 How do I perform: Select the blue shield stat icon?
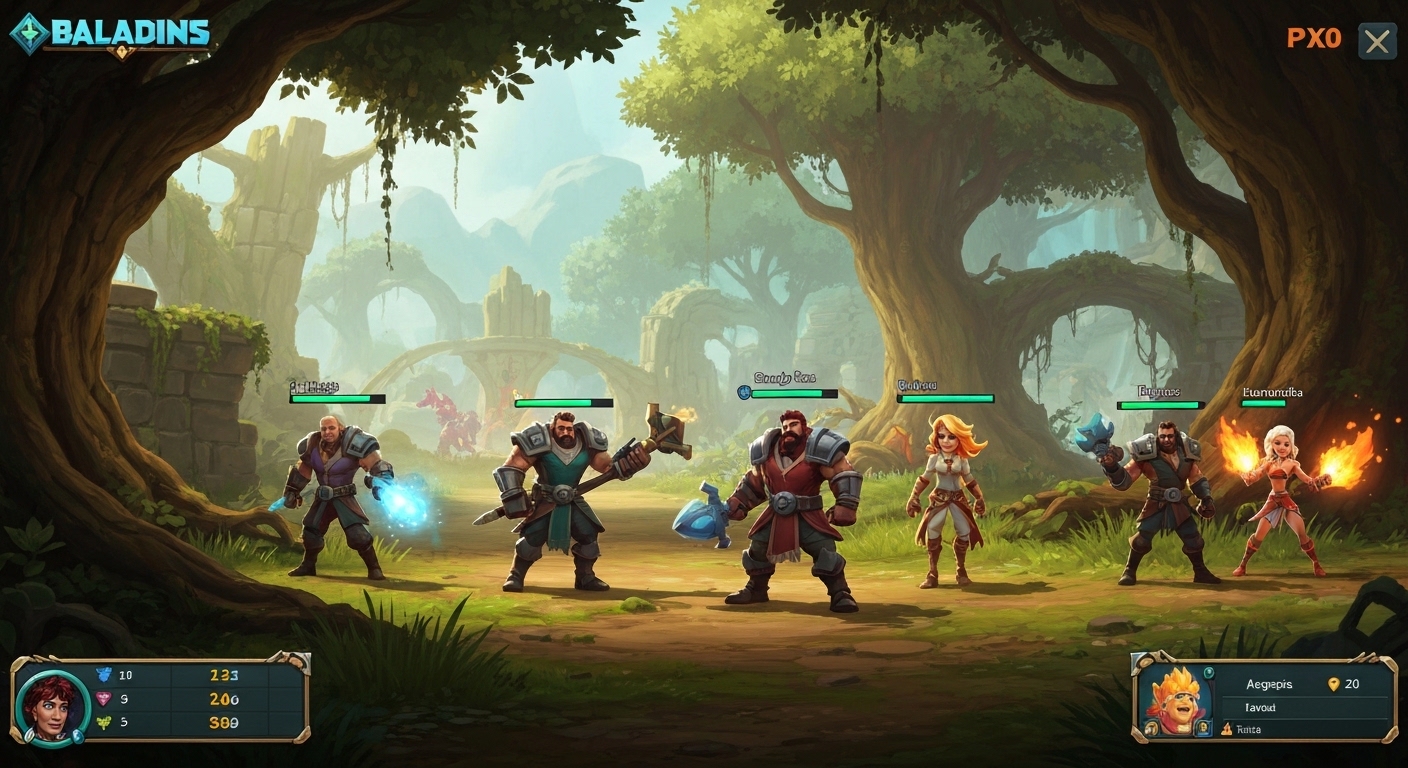(104, 674)
